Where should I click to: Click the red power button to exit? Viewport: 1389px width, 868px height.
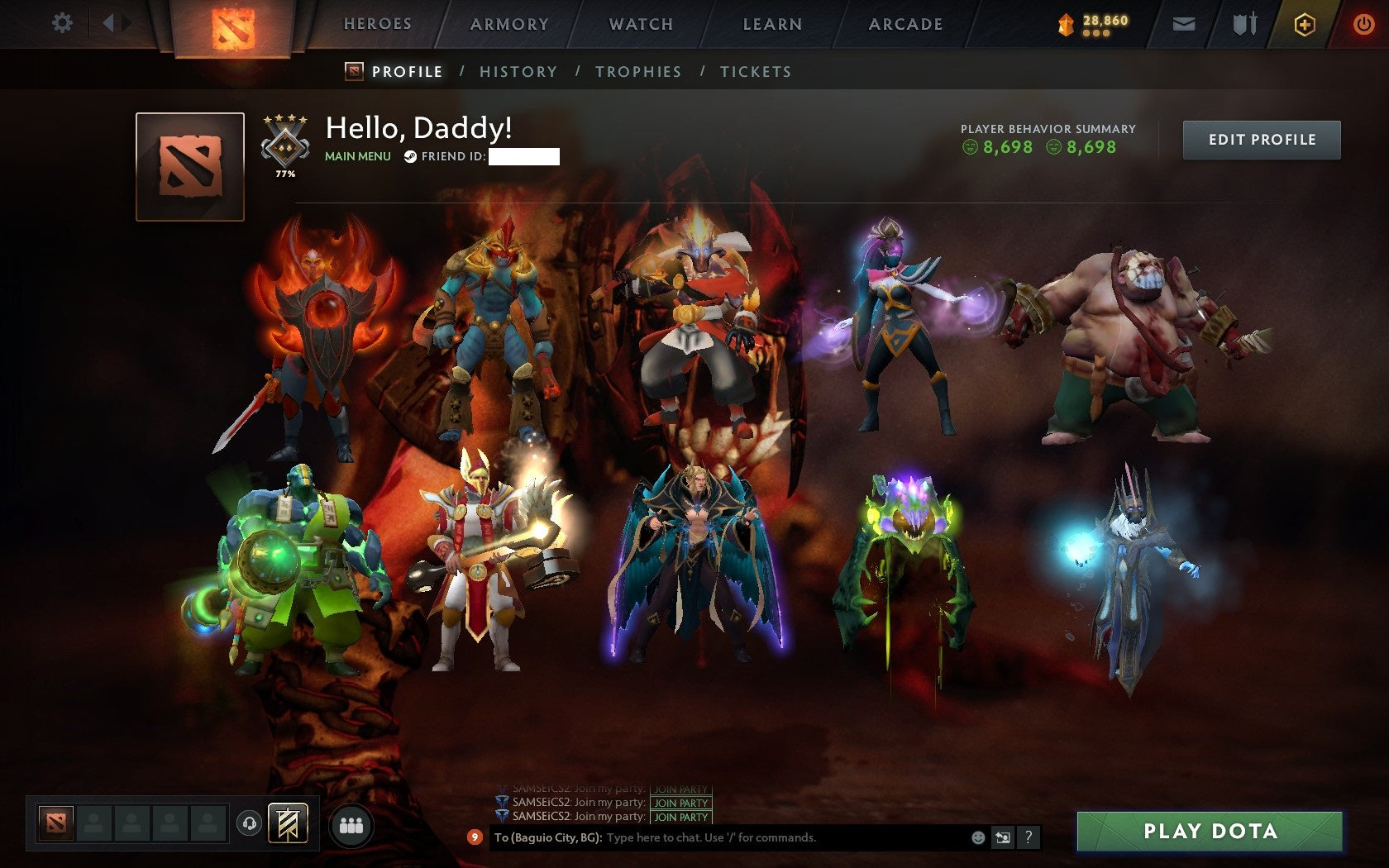(x=1365, y=26)
